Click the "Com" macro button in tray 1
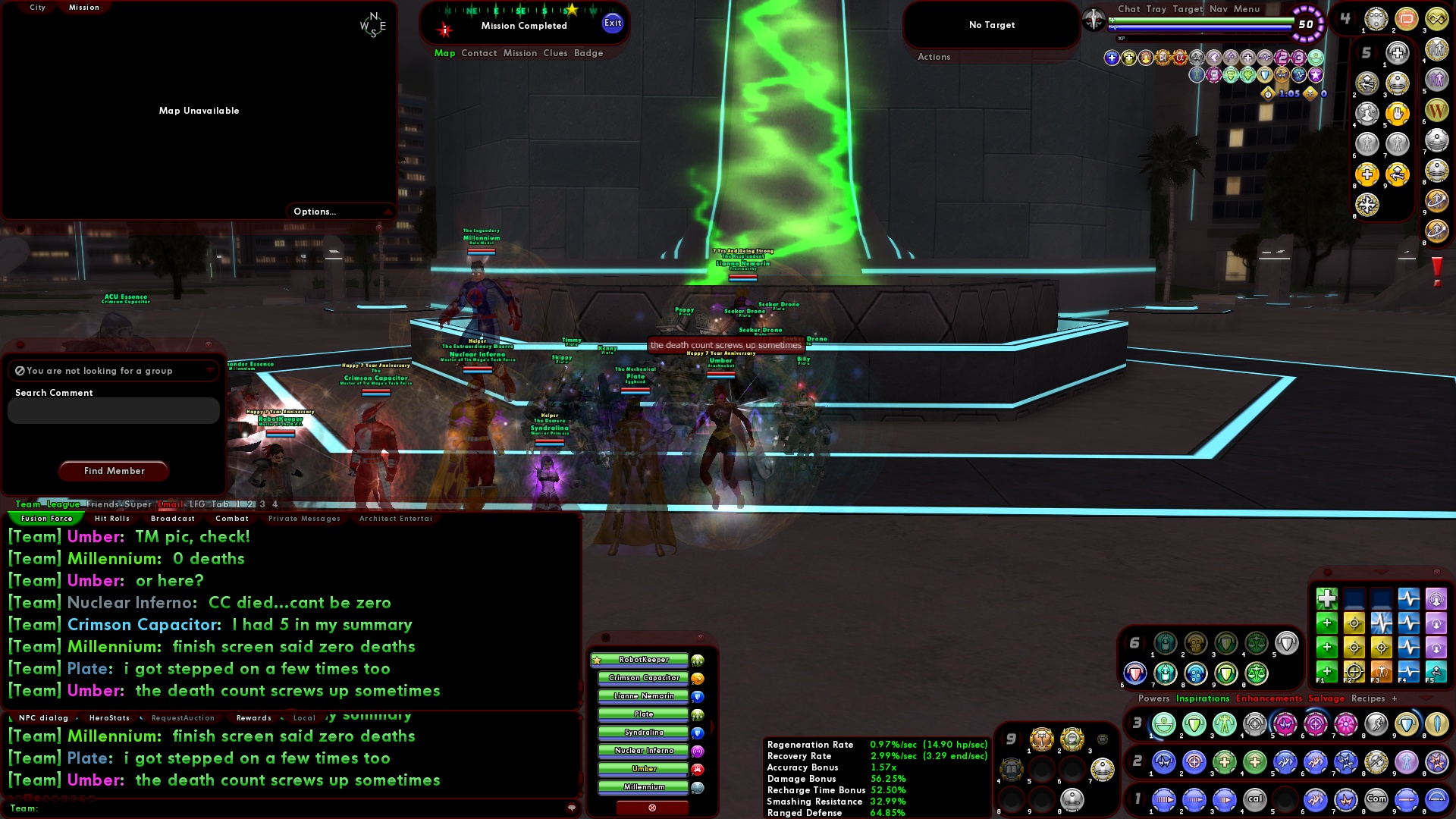This screenshot has width=1456, height=819. tap(1376, 799)
